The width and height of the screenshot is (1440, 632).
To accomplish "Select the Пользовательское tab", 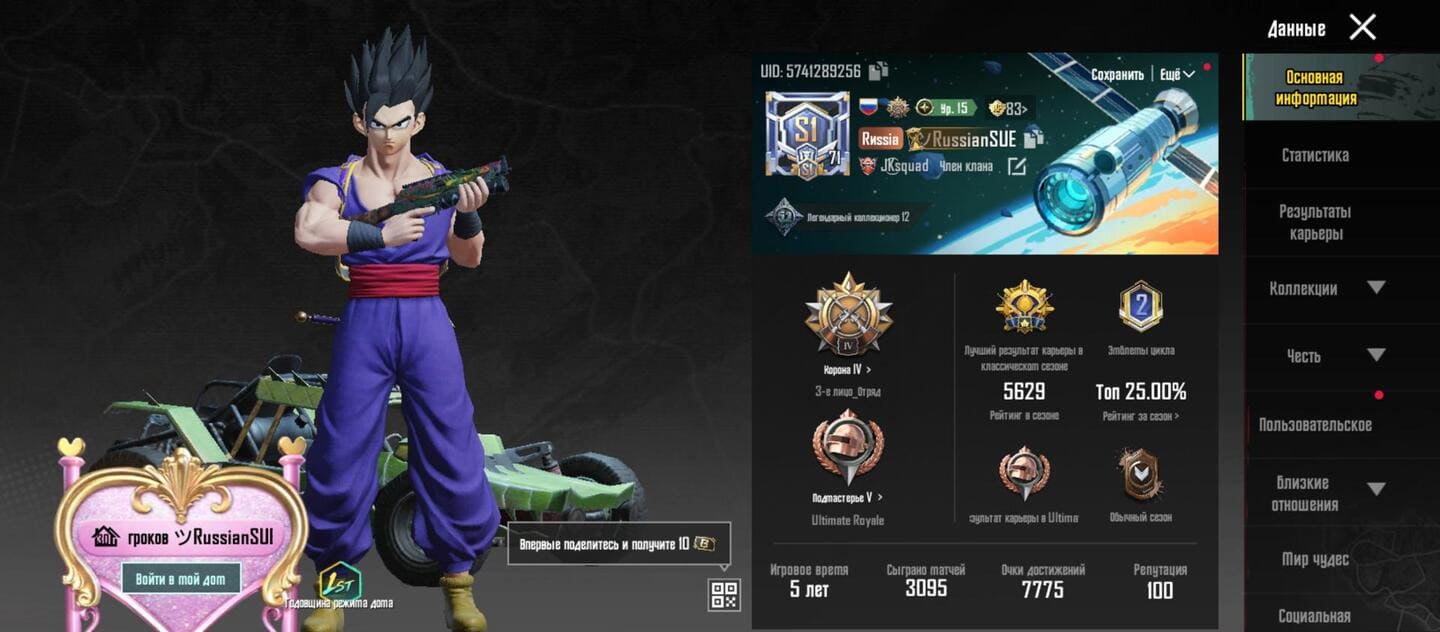I will 1315,425.
